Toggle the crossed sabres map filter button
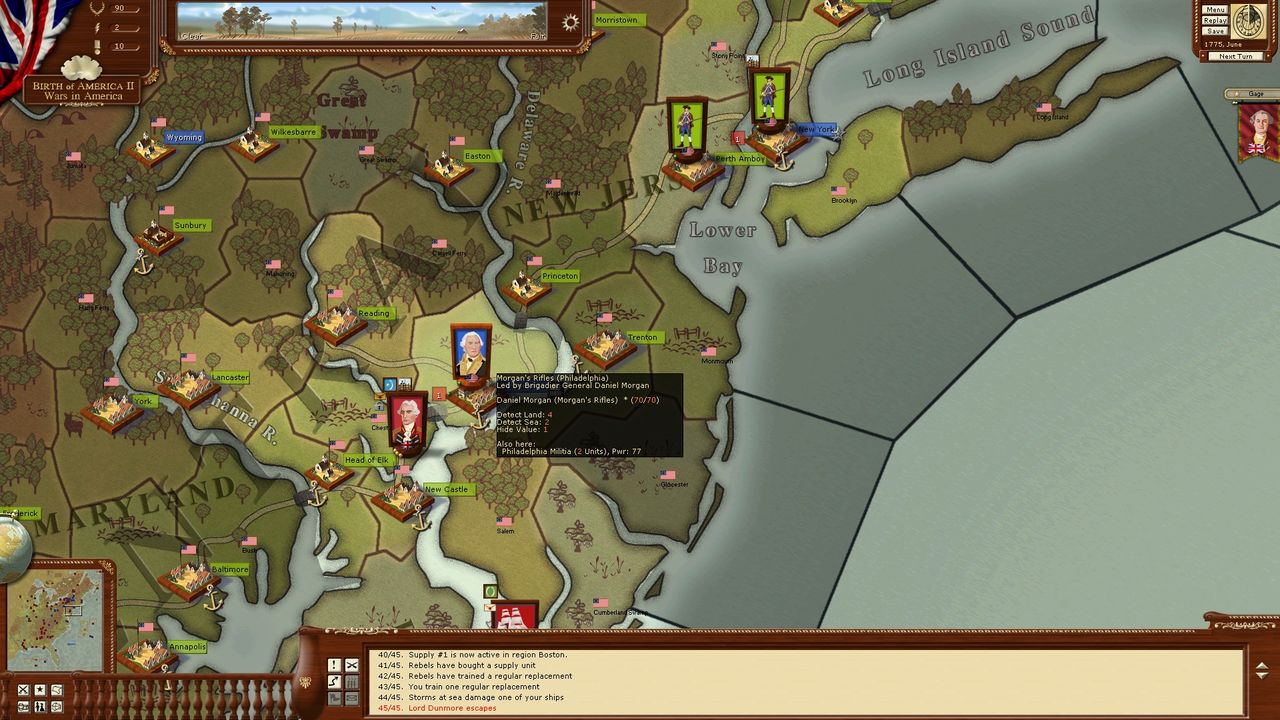 (23, 690)
